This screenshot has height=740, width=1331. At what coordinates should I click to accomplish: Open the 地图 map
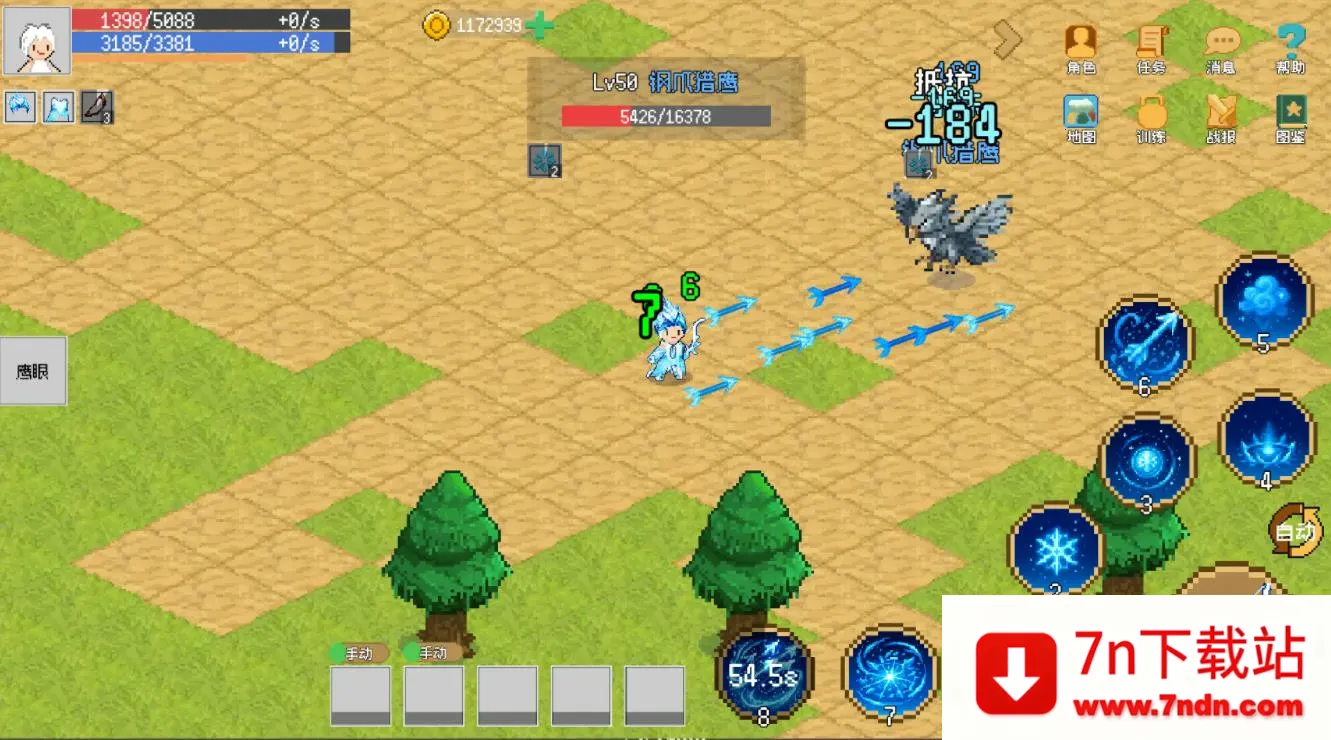1080,117
